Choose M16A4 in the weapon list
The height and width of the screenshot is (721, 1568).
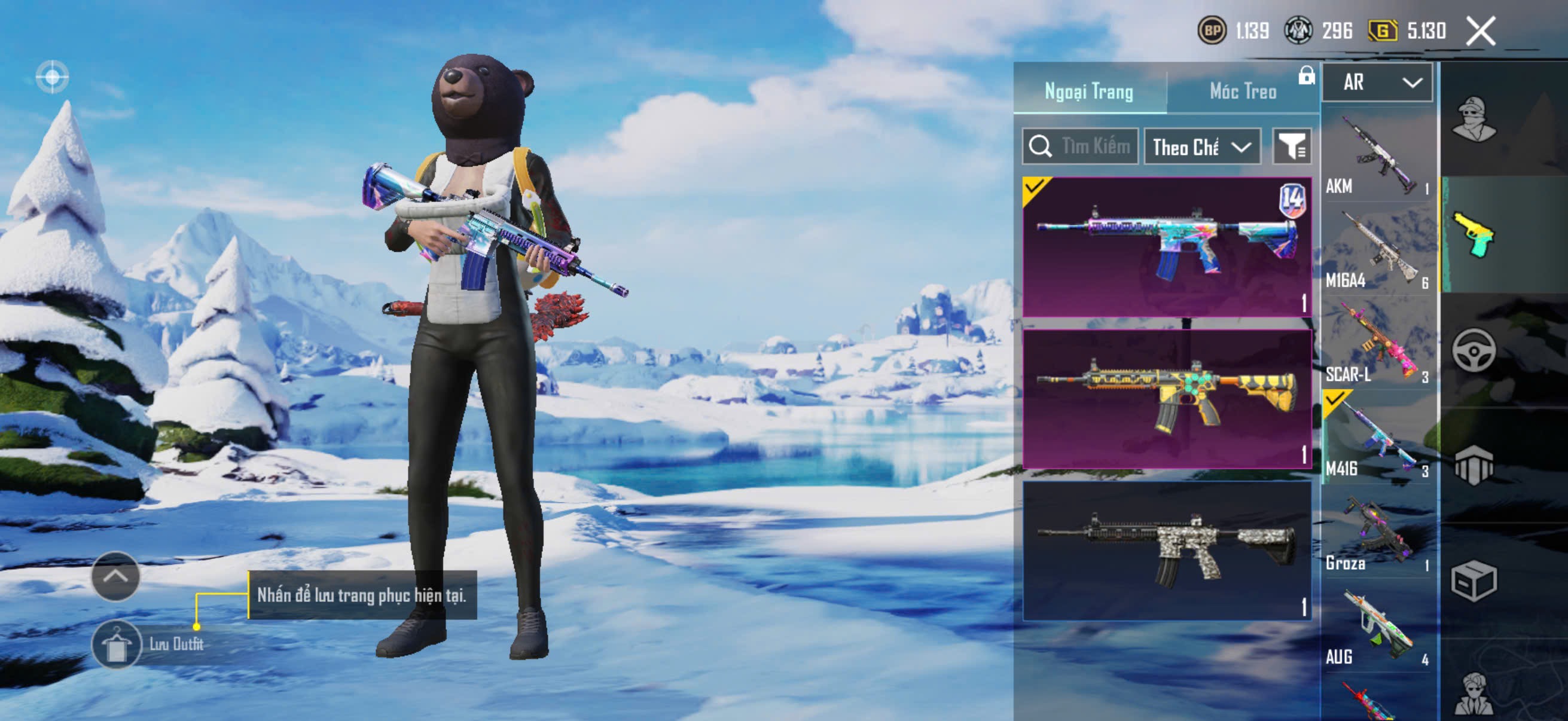click(1377, 250)
